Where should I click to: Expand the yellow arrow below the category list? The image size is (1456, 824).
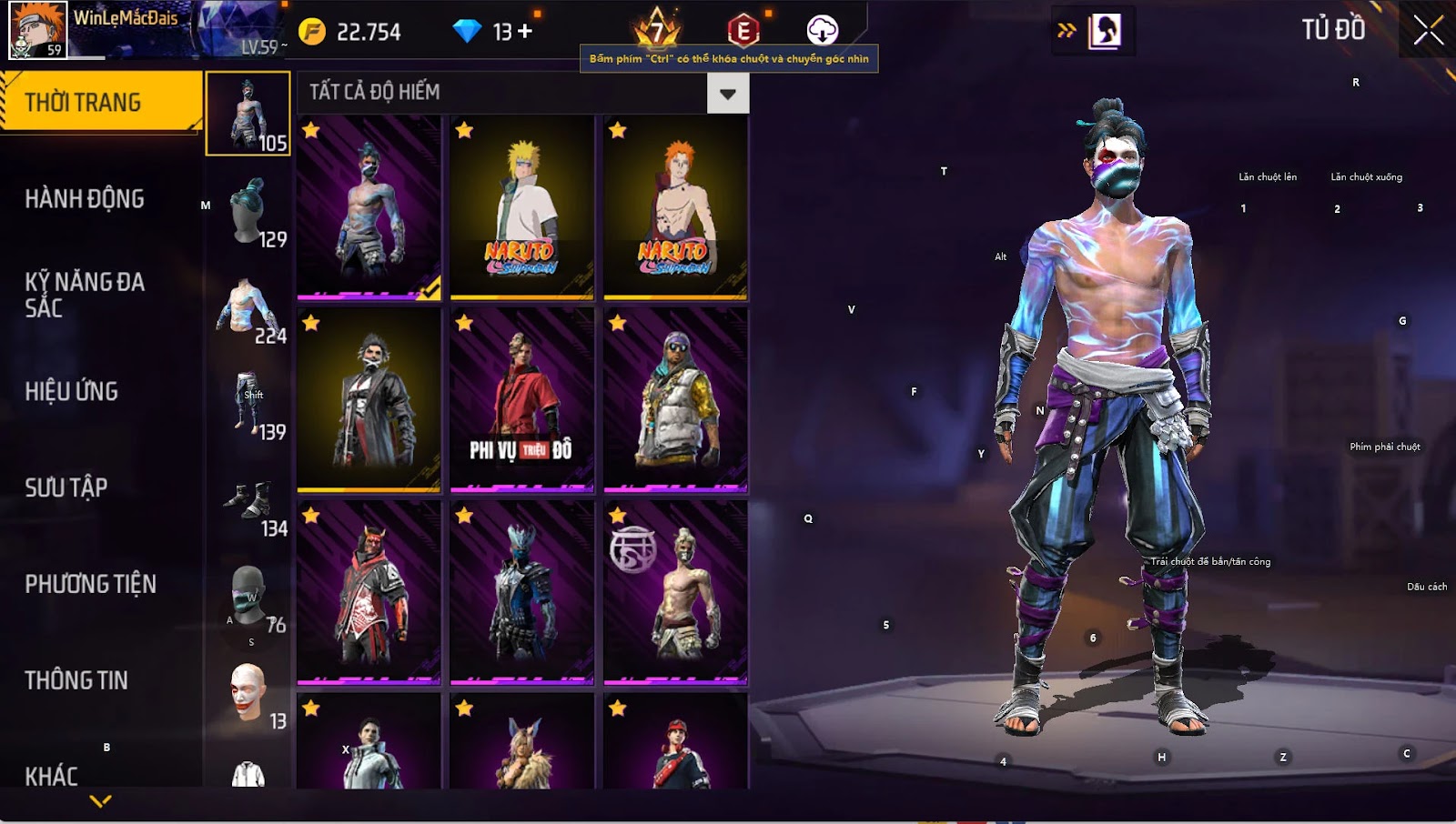[x=101, y=801]
